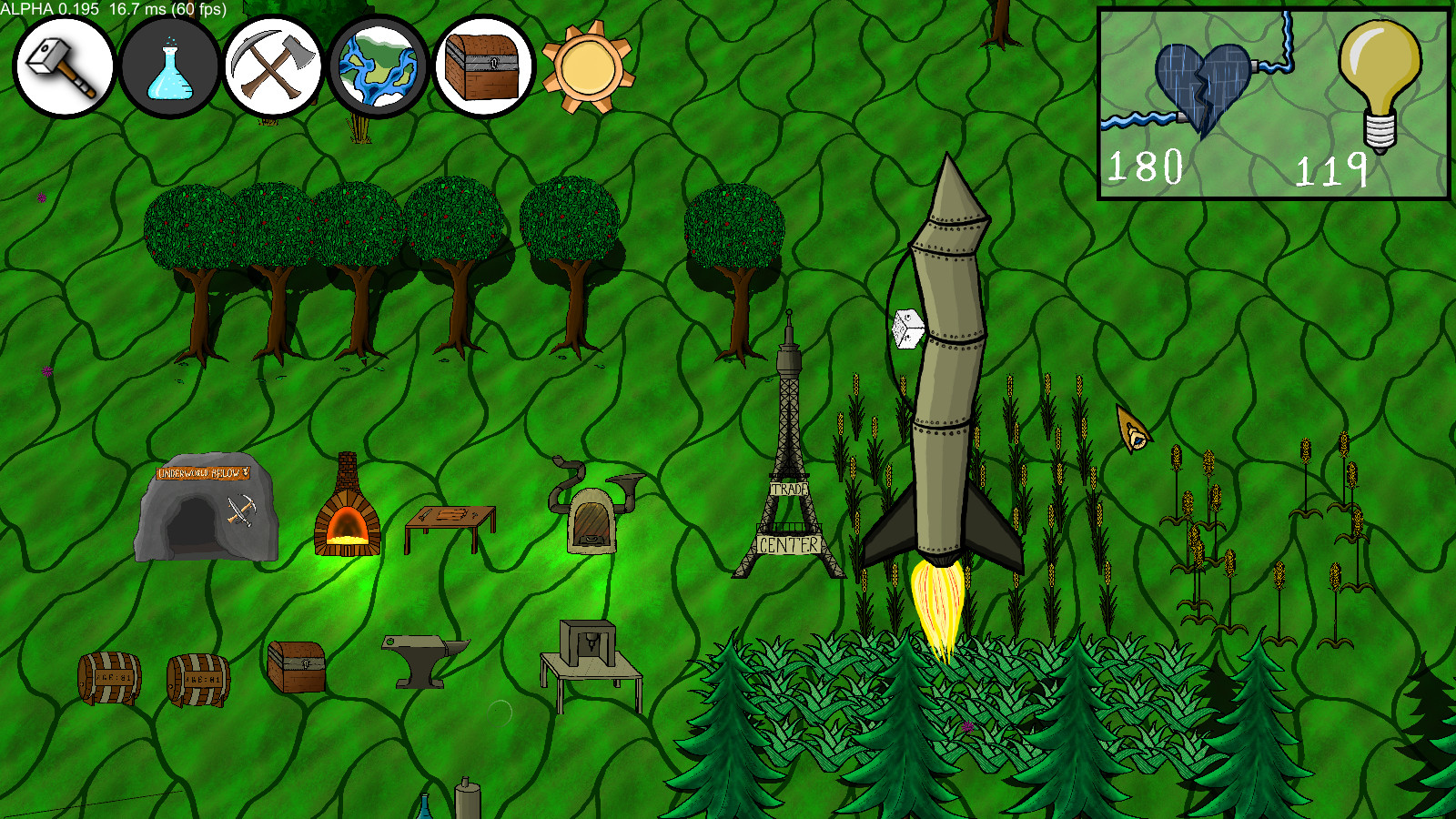Open the world globe map
The height and width of the screenshot is (819, 1456).
(x=379, y=68)
